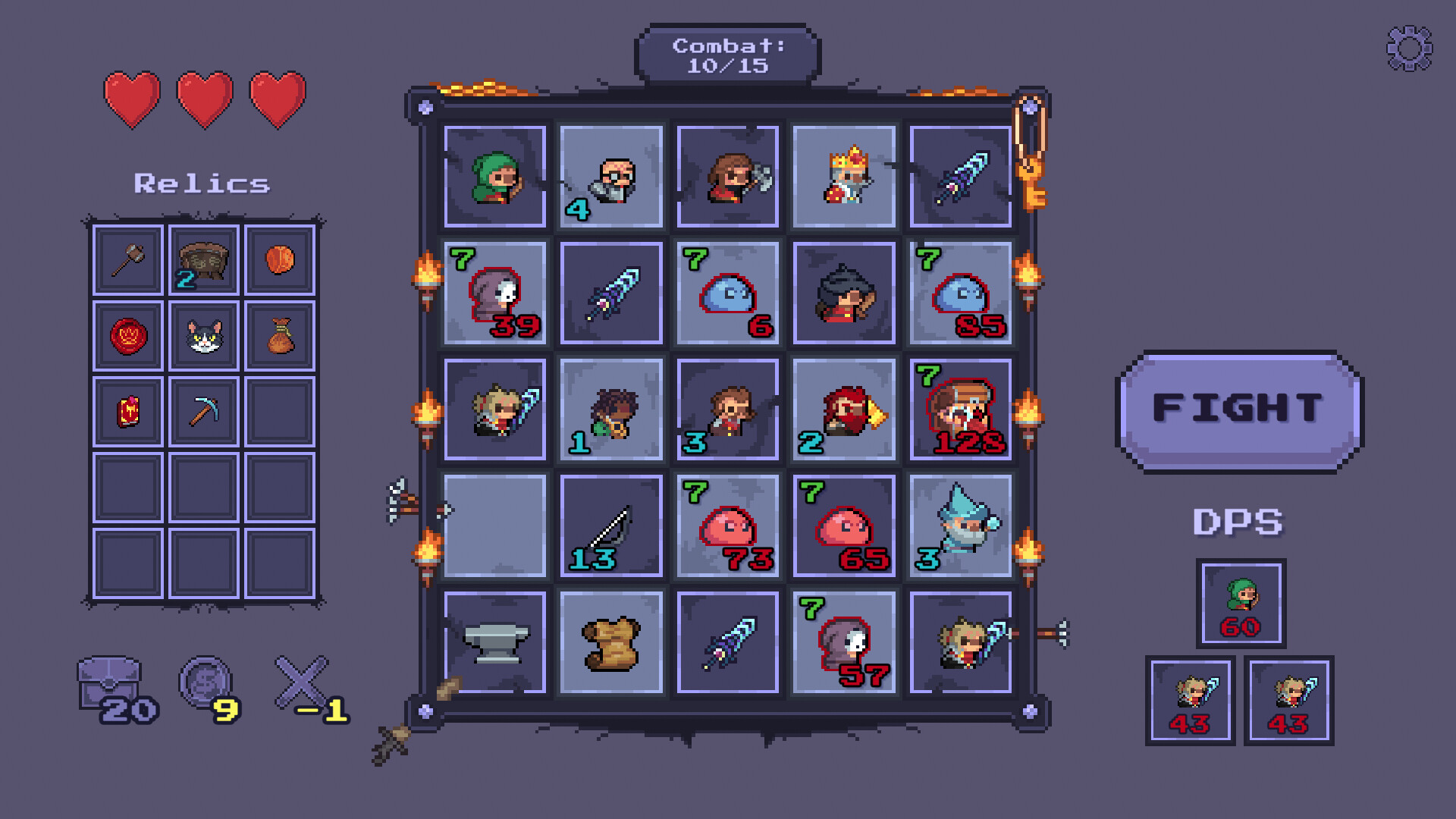Click the cat relic
Image resolution: width=1456 pixels, height=819 pixels.
click(x=202, y=334)
